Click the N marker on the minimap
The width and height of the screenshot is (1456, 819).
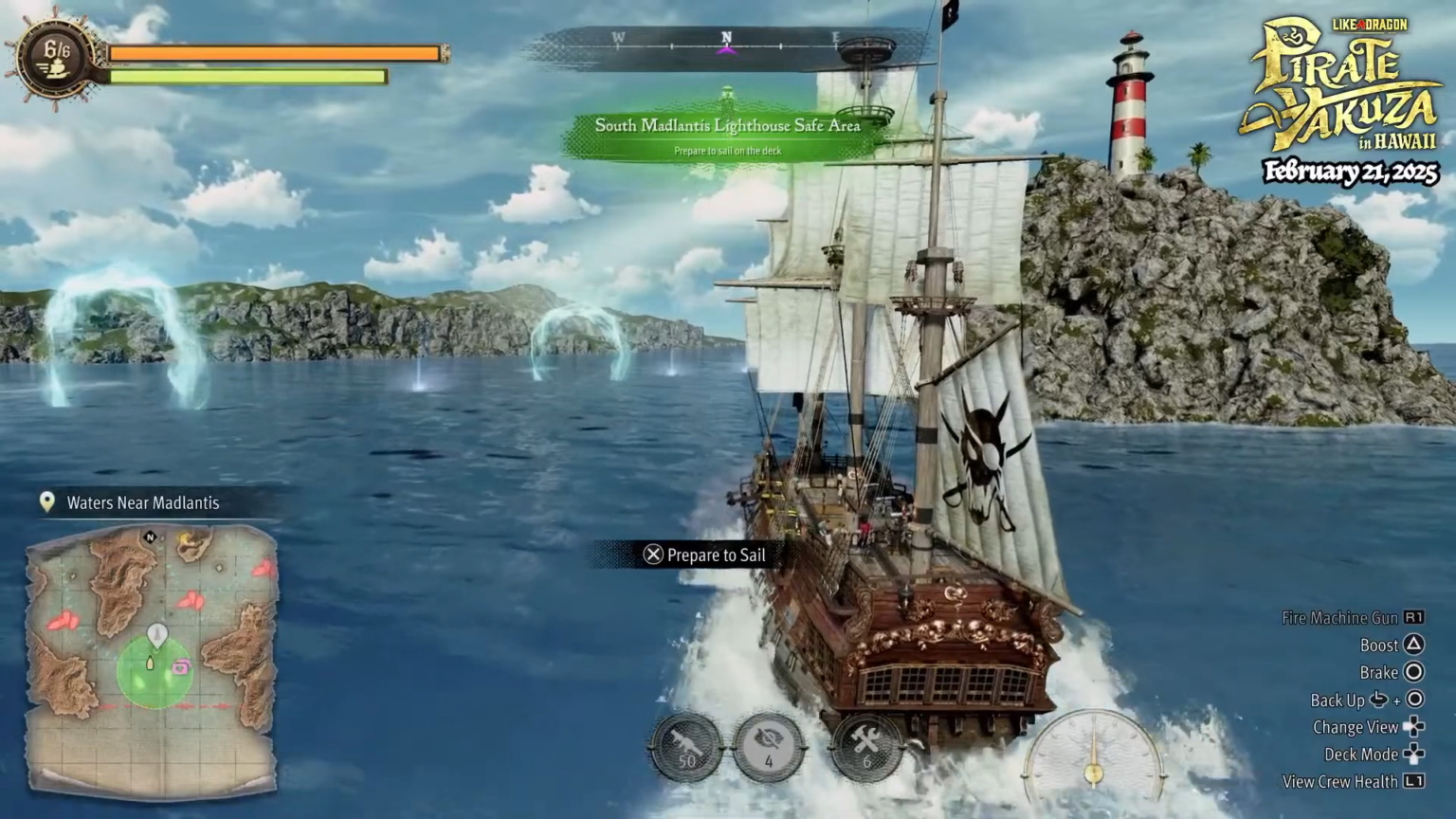[148, 537]
